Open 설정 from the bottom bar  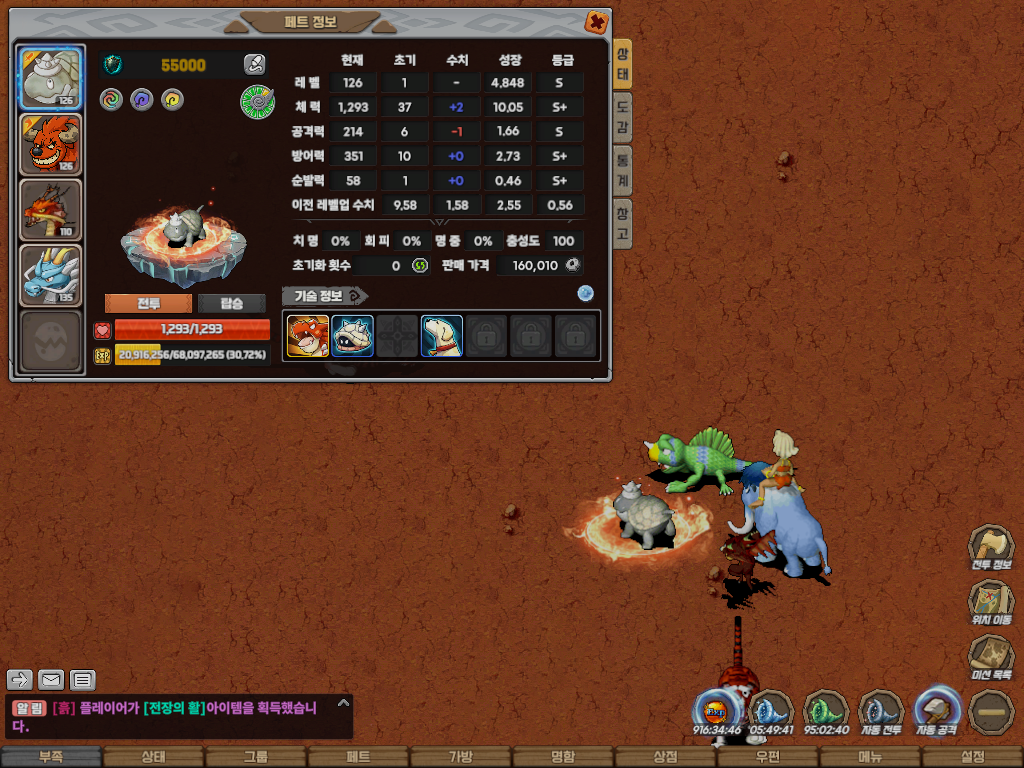[972, 757]
